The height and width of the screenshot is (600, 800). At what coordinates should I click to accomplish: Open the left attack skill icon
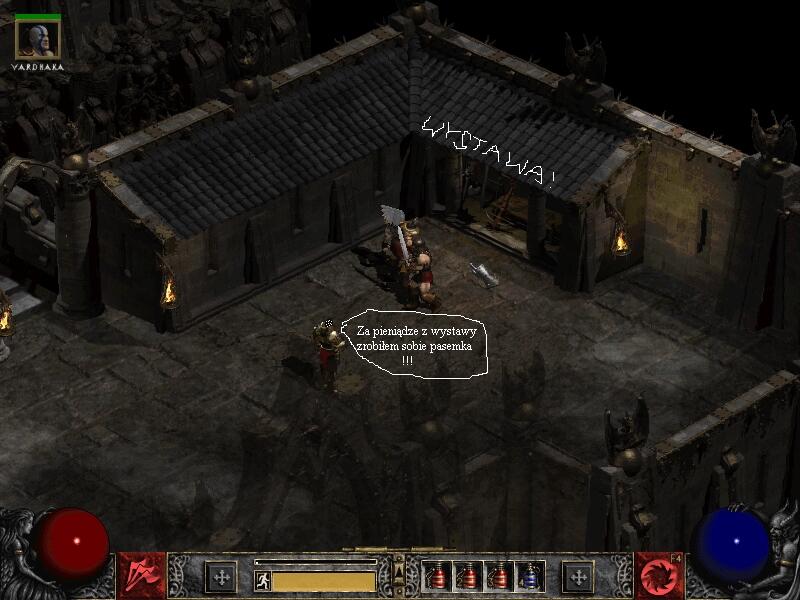141,576
